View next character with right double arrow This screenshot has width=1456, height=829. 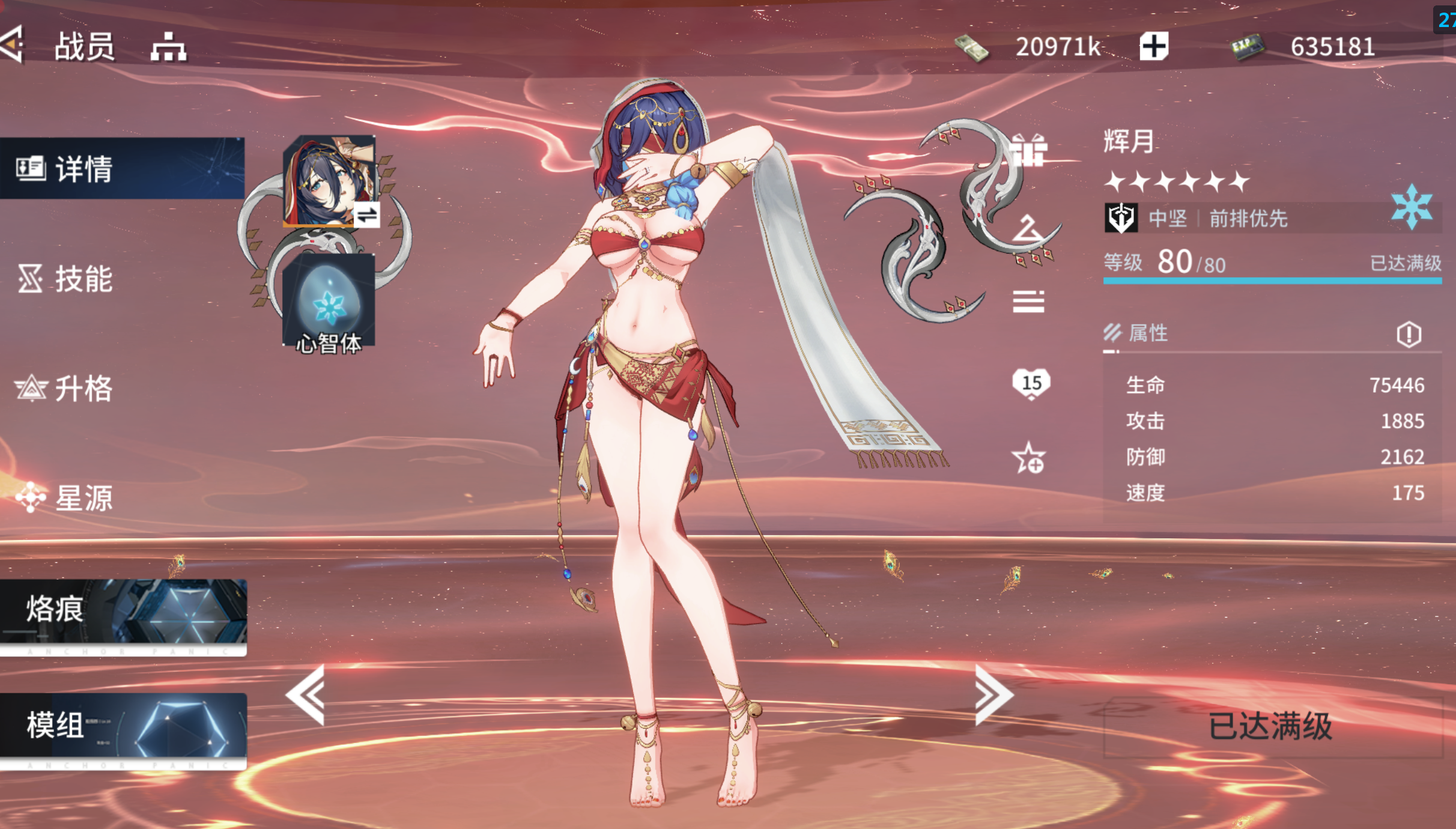coord(993,695)
